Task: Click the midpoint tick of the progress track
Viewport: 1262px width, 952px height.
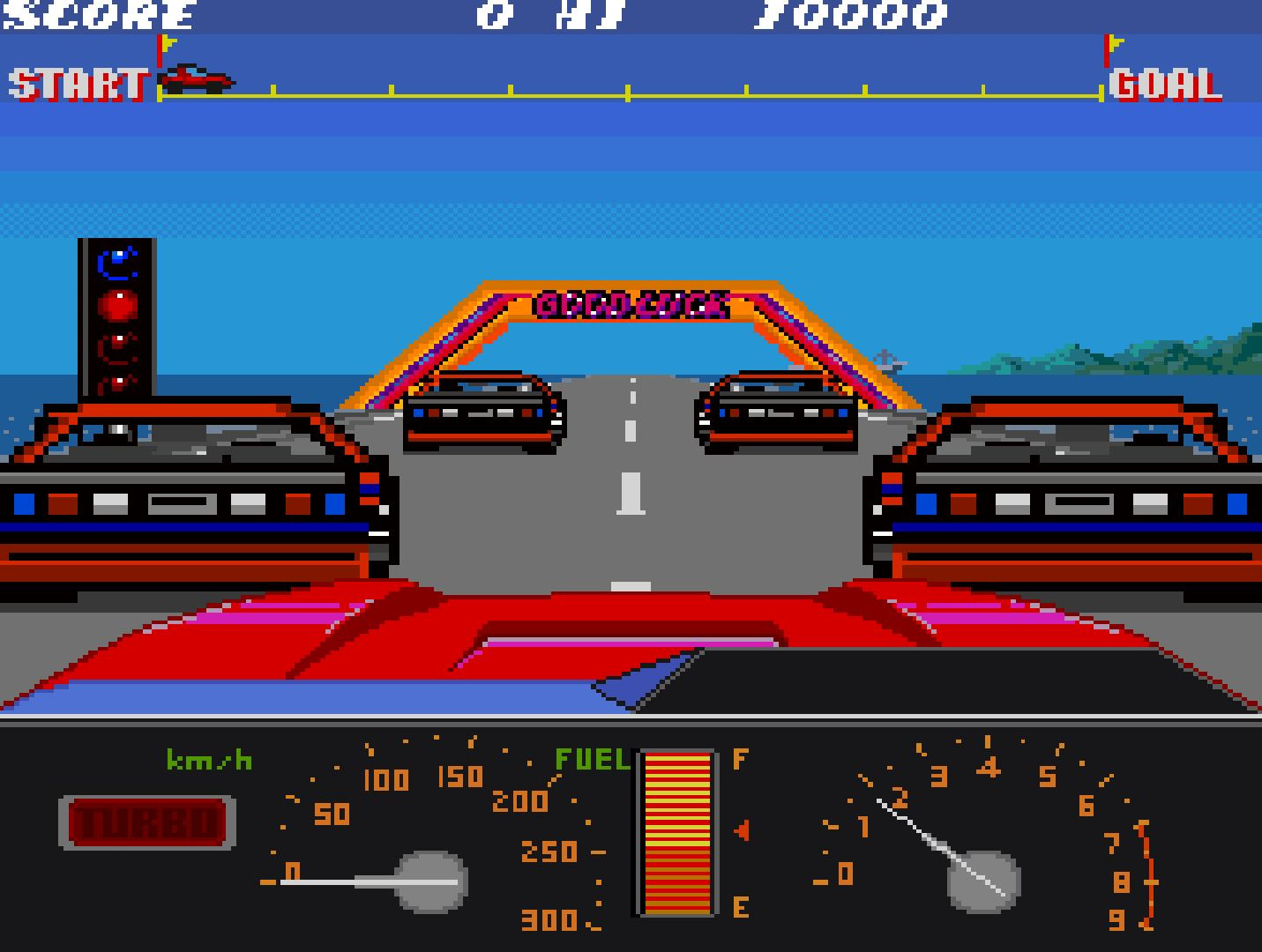Action: 628,89
